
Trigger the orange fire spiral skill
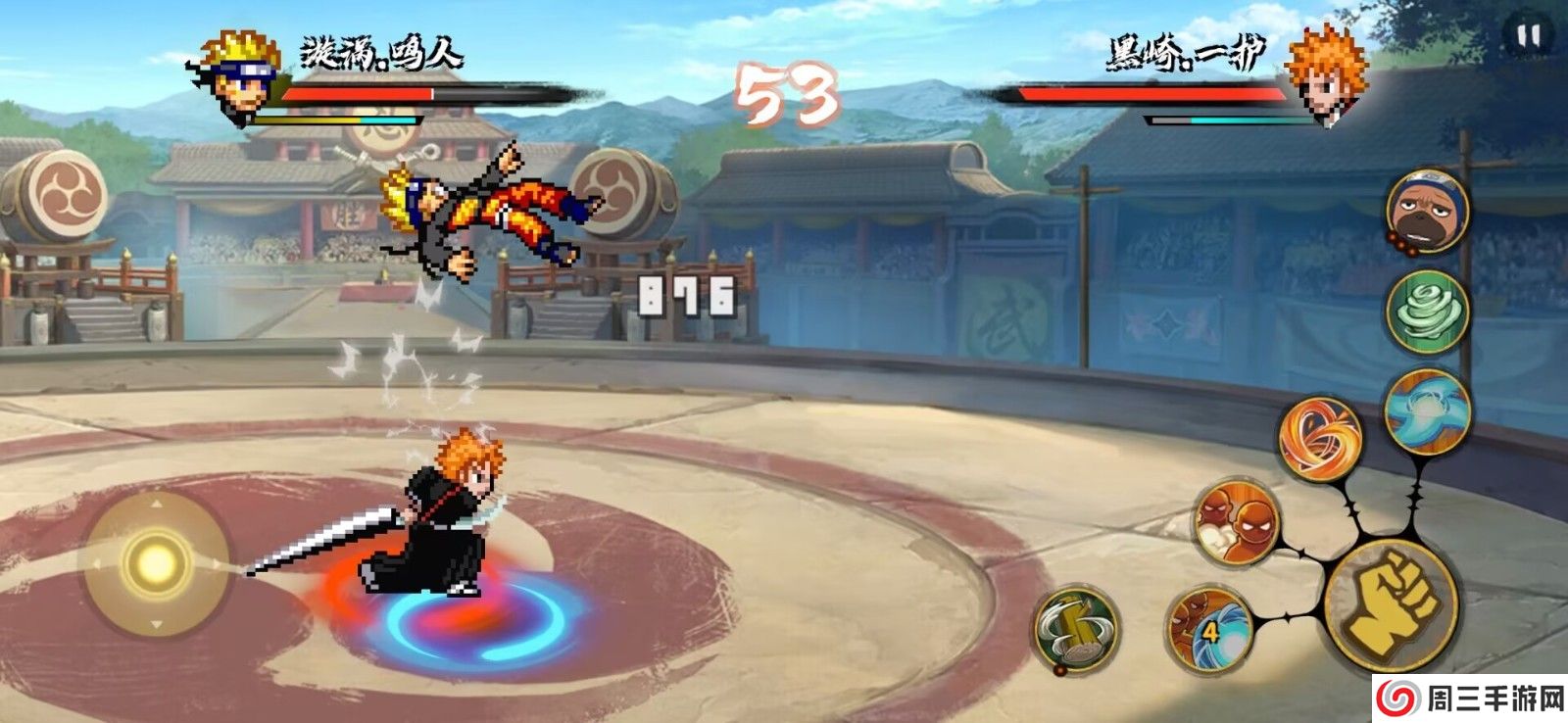tap(1321, 437)
